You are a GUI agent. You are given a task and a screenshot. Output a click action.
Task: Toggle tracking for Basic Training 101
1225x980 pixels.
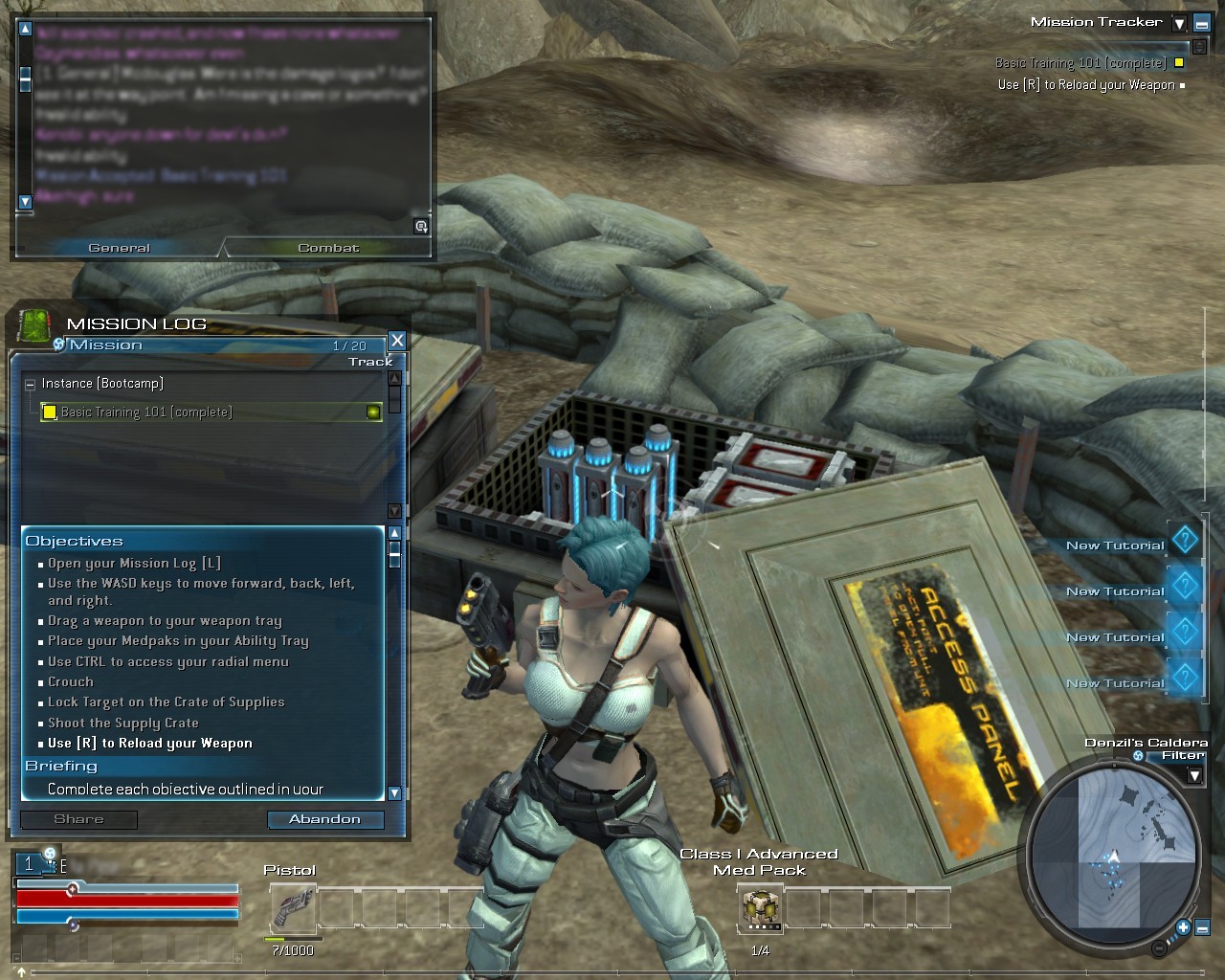373,412
